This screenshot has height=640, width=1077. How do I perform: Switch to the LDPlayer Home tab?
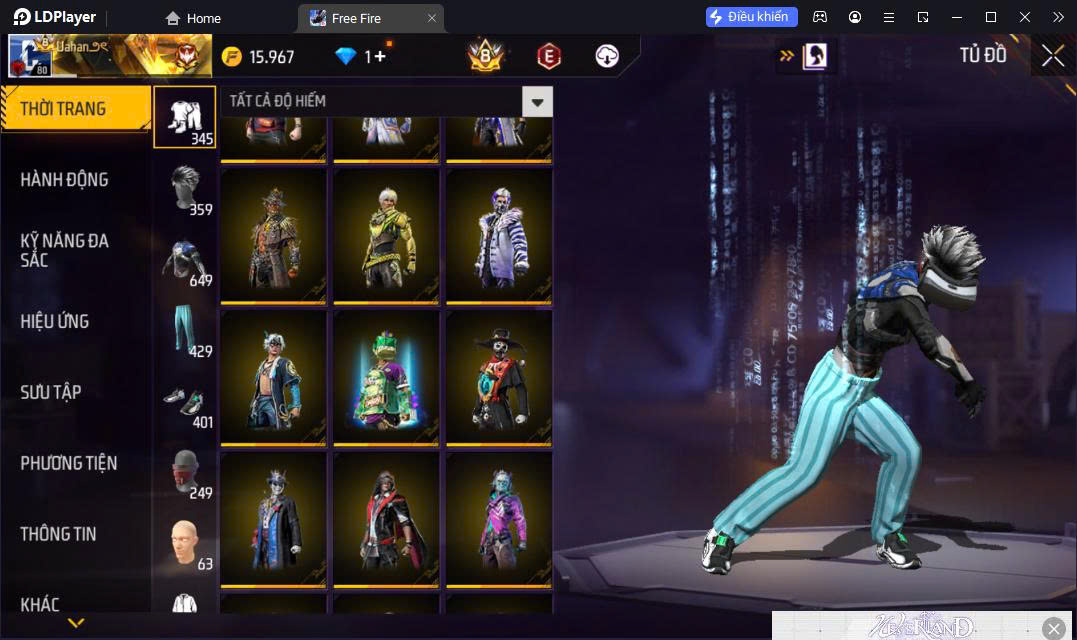click(x=194, y=18)
